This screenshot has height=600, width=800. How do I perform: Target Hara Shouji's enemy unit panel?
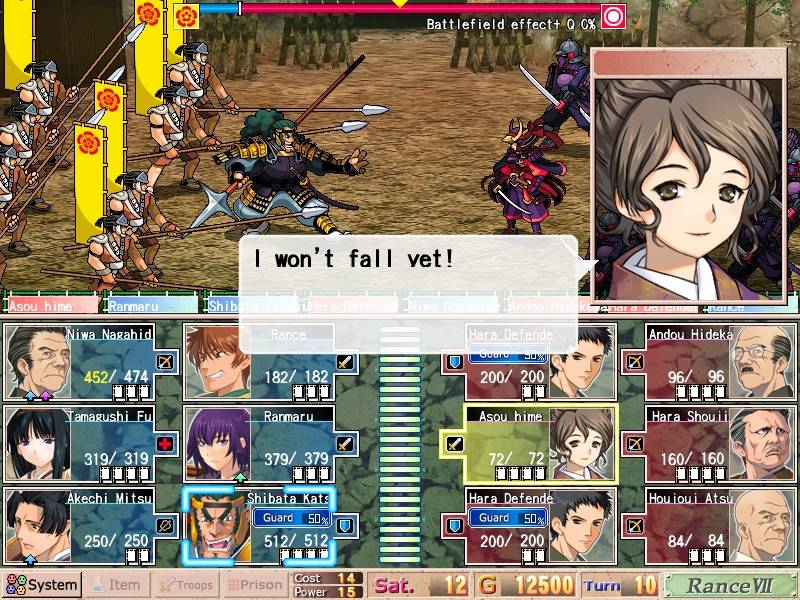tap(708, 444)
